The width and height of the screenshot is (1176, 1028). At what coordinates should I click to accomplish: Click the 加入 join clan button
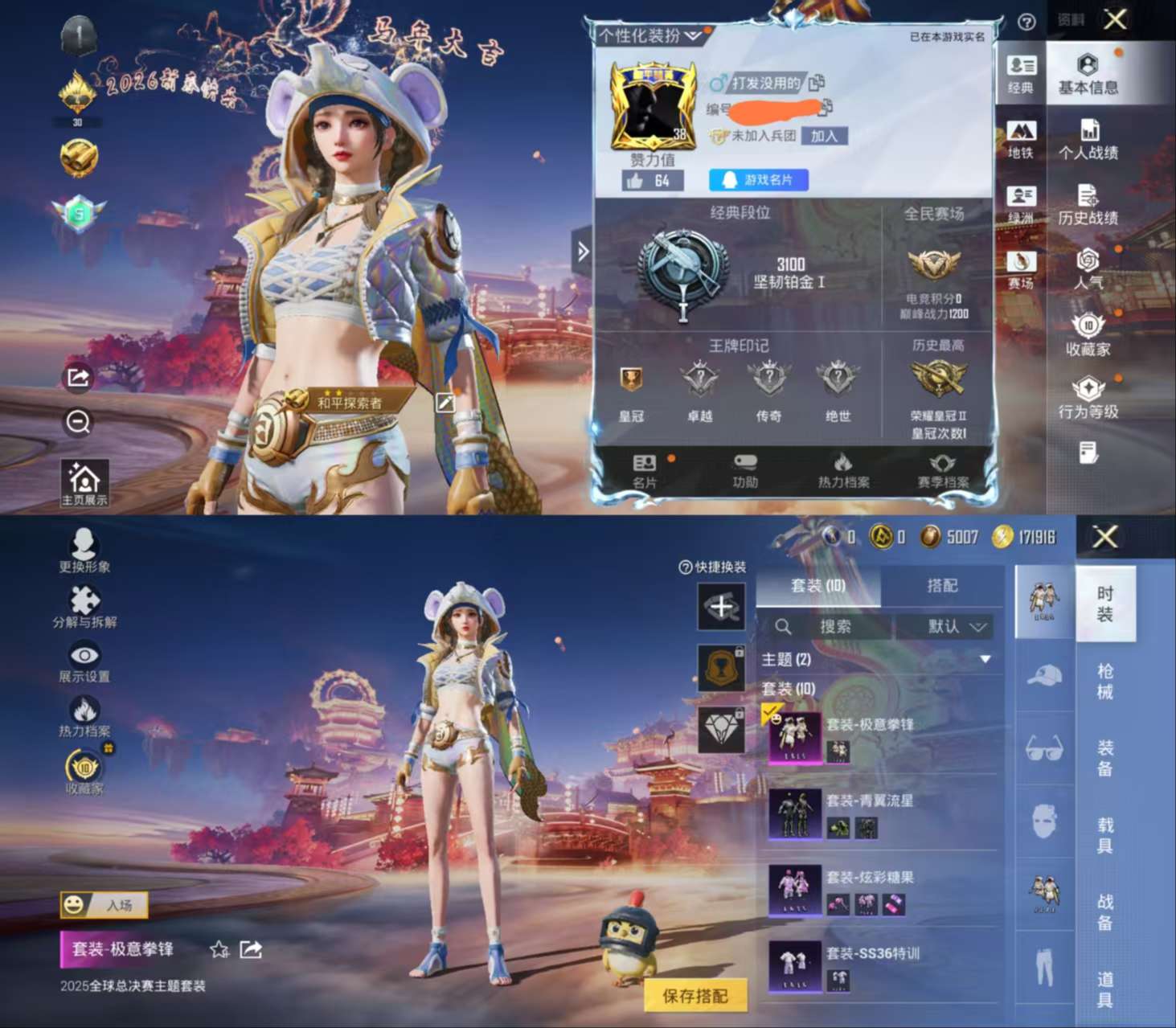(x=826, y=137)
